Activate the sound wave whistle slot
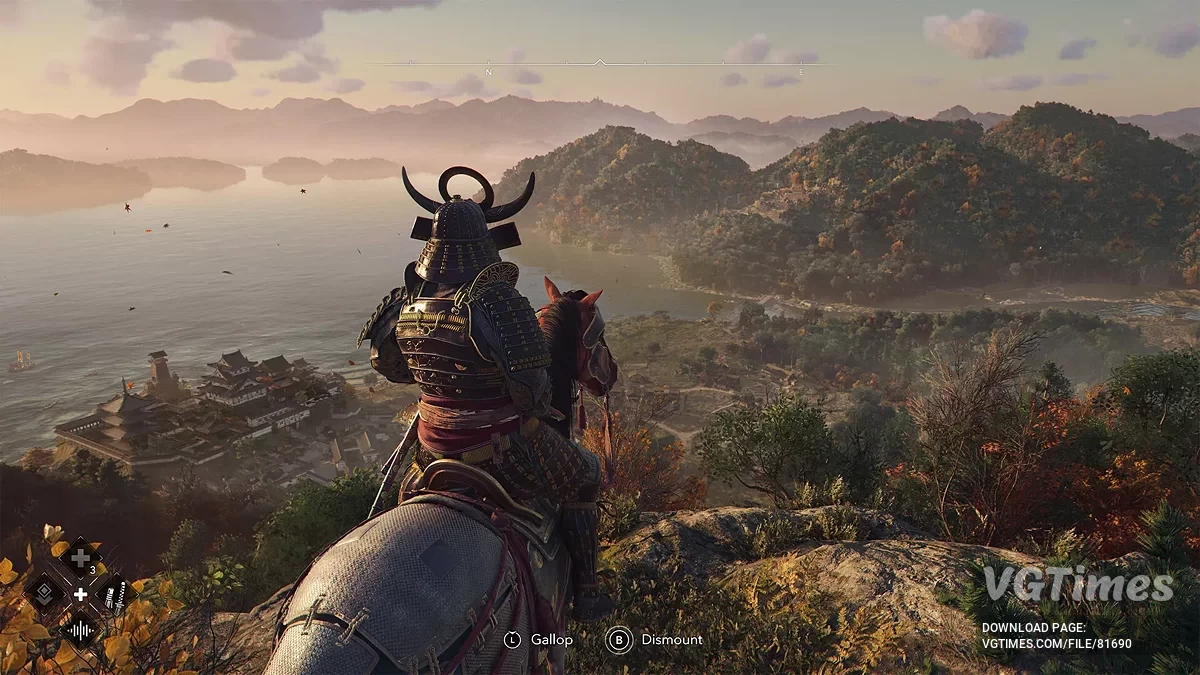 pos(79,630)
